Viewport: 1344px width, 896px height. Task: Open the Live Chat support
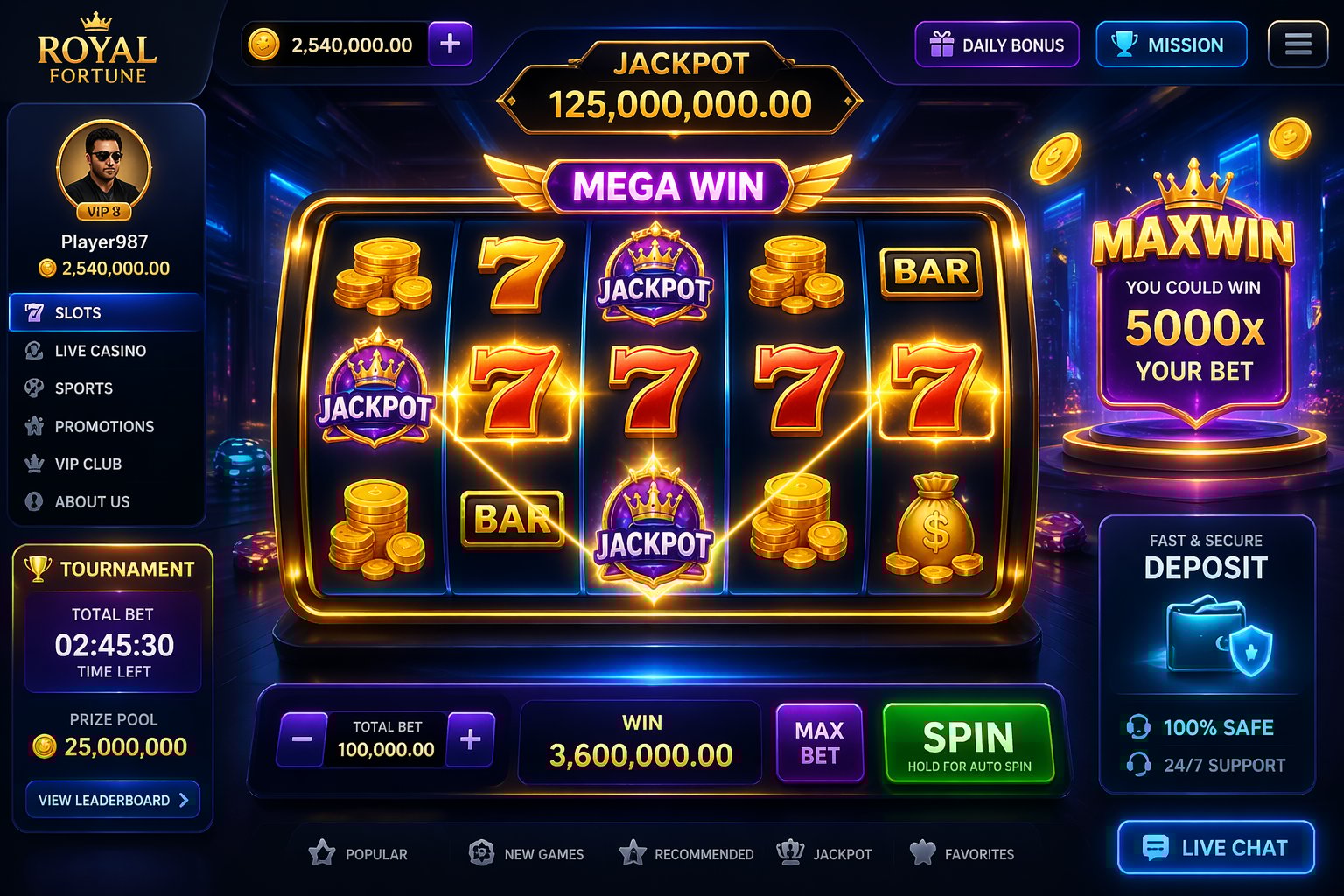(1215, 847)
